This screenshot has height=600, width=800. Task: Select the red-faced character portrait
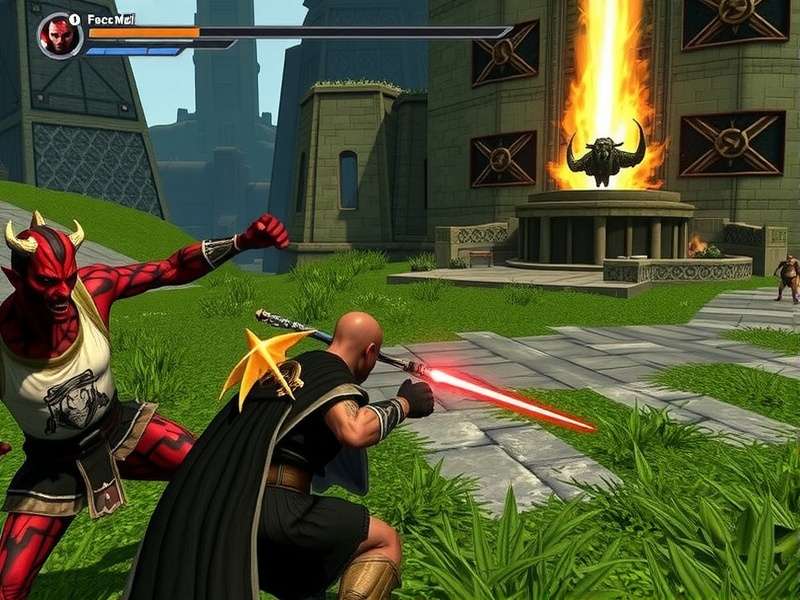point(60,35)
